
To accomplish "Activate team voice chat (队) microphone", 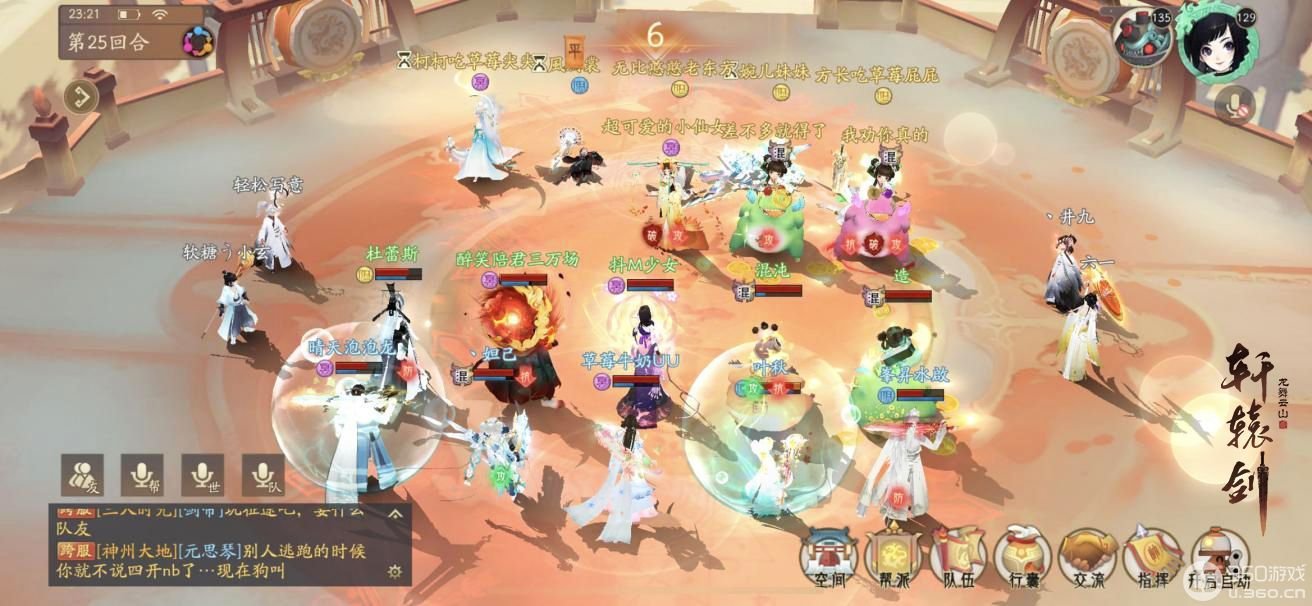I will point(263,474).
